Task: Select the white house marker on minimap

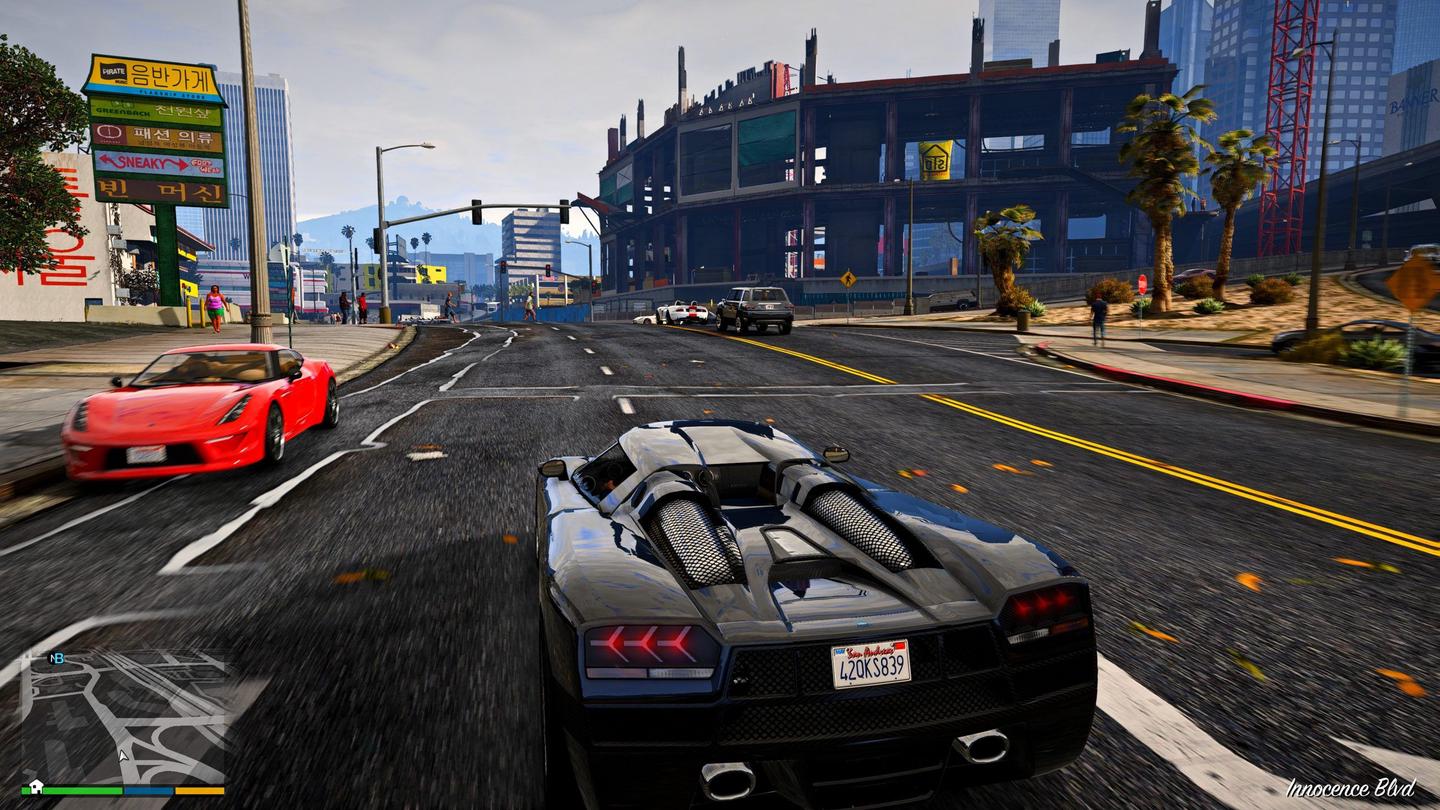Action: click(x=35, y=786)
